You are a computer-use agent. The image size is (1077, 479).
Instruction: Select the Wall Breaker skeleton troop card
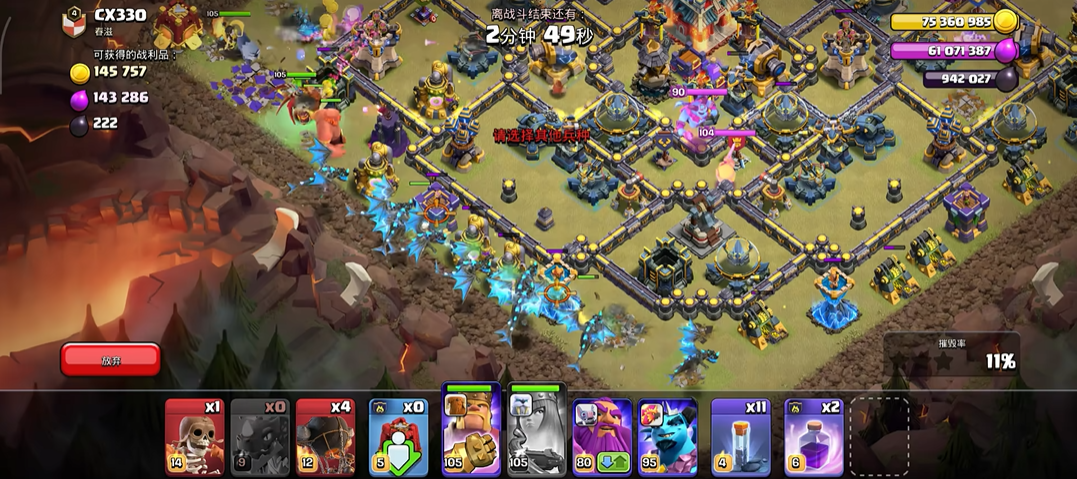click(x=194, y=436)
